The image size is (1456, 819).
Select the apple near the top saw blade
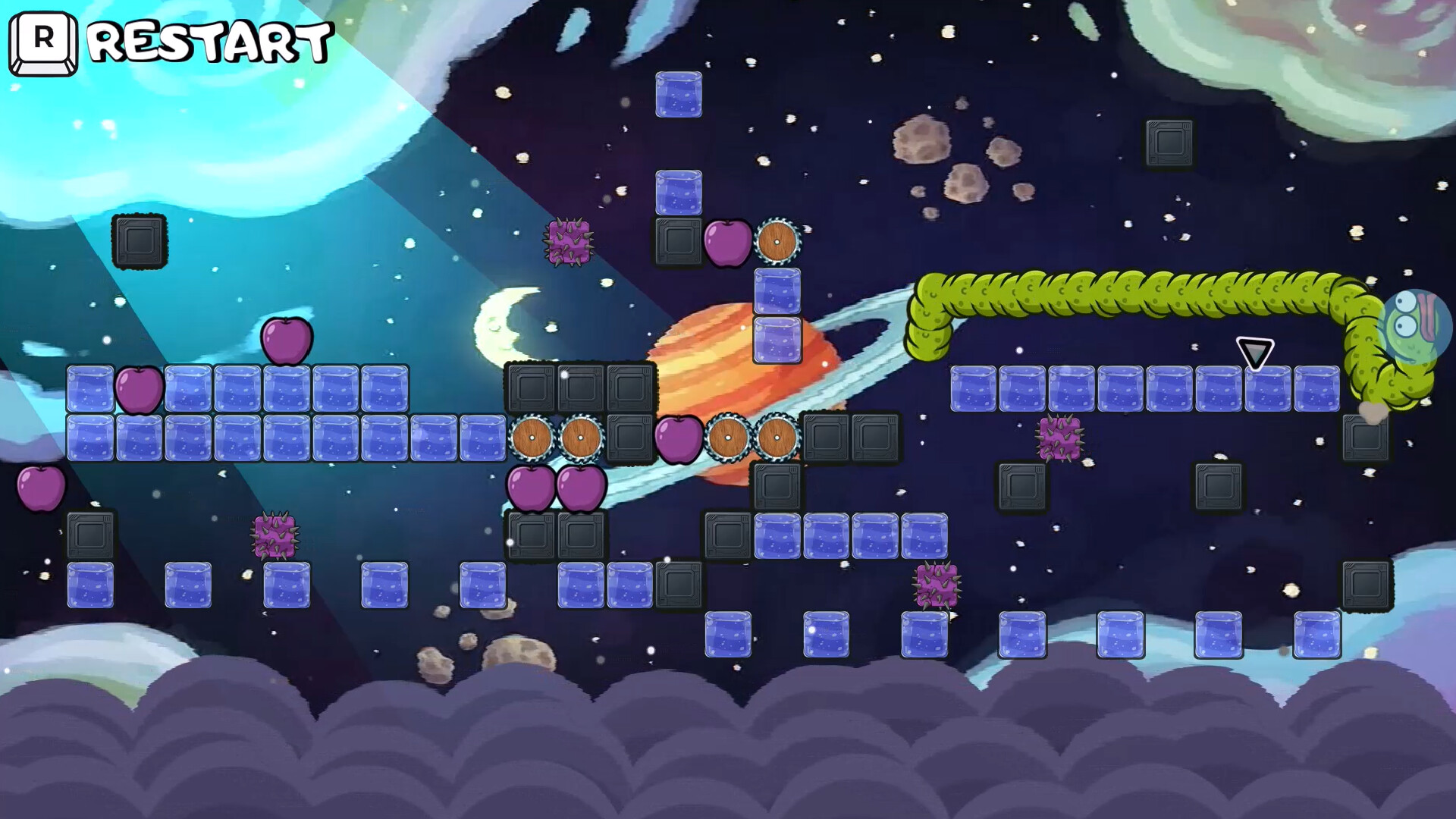point(726,243)
